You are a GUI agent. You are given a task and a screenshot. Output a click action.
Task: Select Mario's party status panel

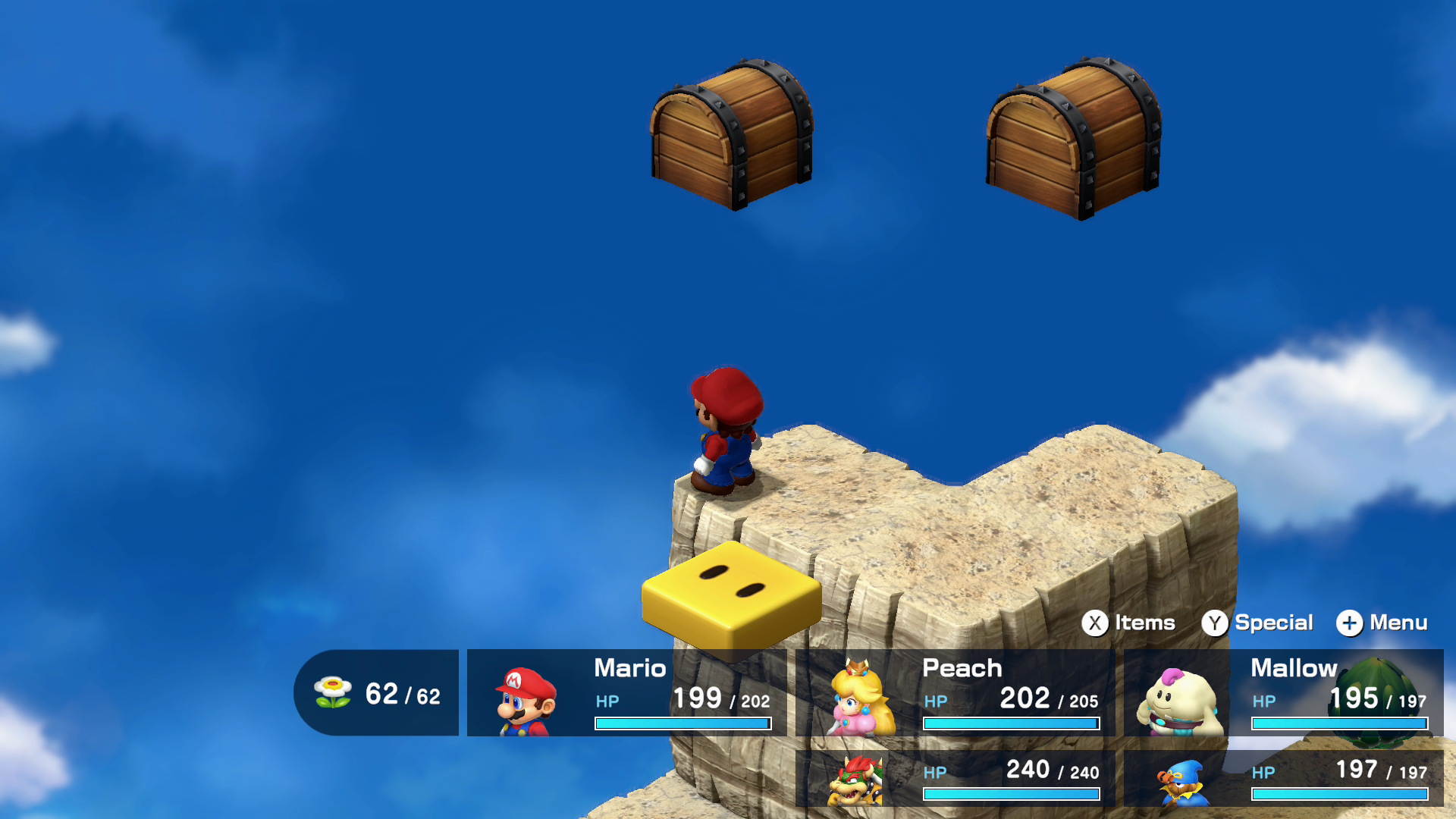(x=626, y=693)
